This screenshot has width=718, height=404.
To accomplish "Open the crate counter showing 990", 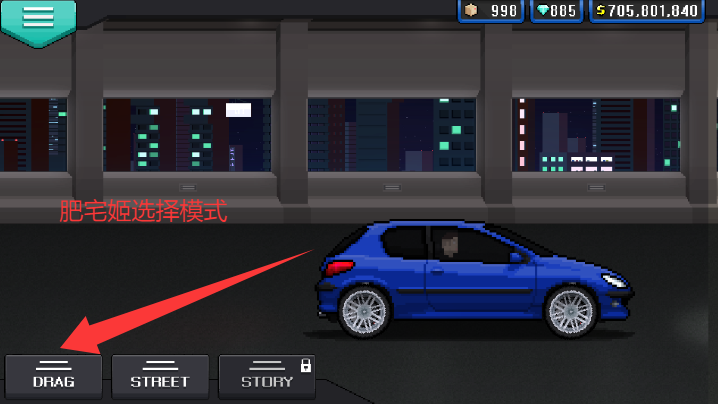I will 491,11.
